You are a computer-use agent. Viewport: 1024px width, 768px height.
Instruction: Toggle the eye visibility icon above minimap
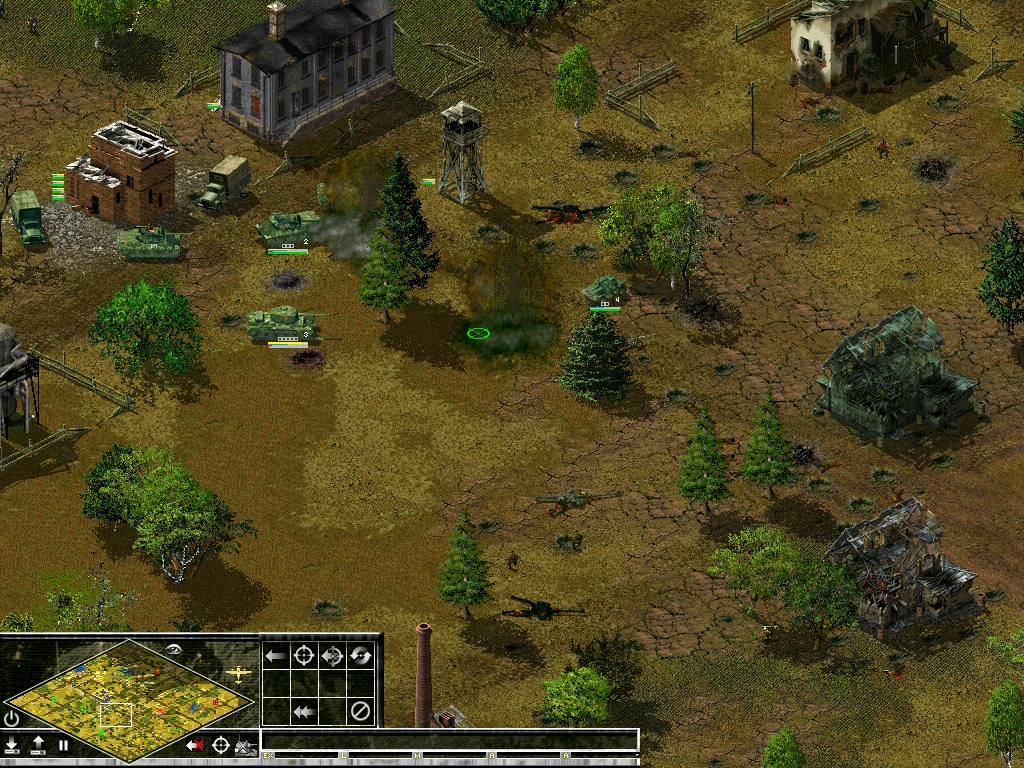[x=176, y=649]
